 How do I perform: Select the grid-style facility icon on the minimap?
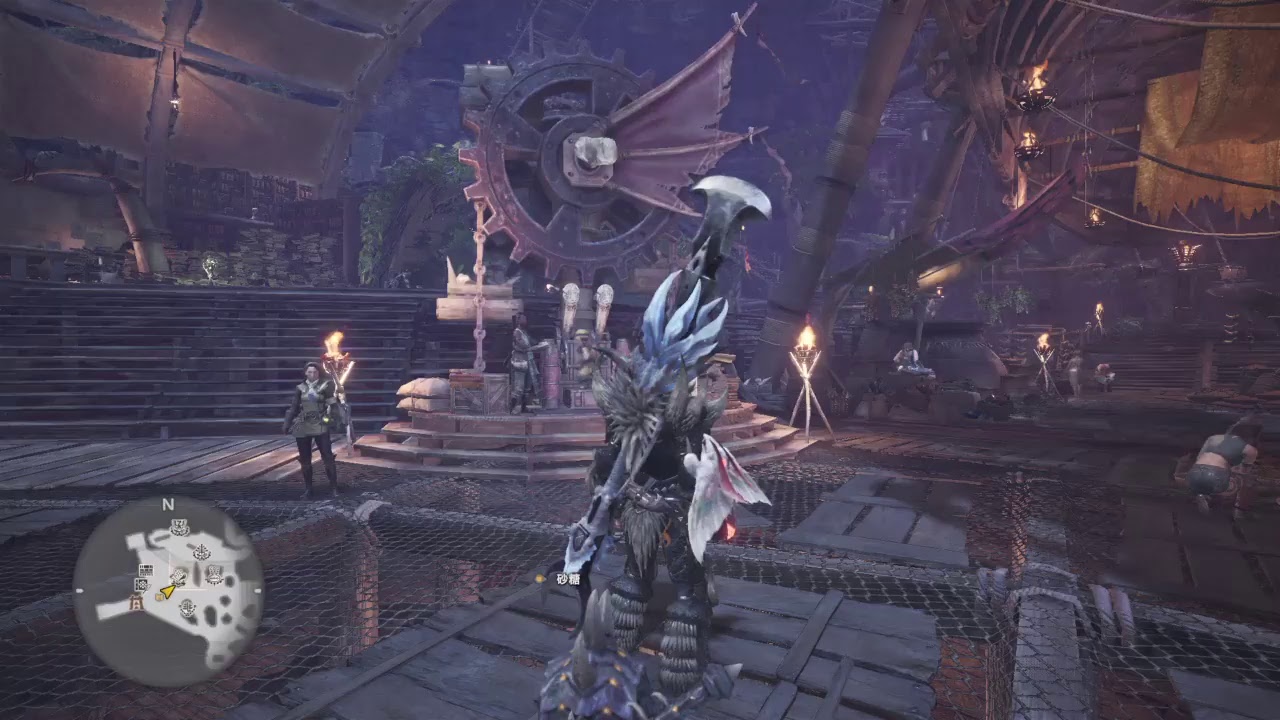click(145, 569)
